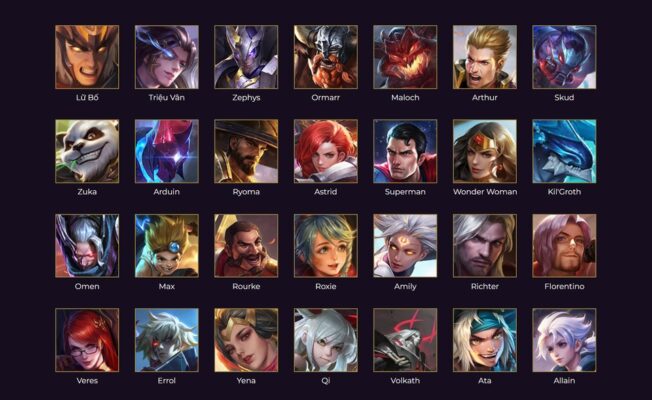Select the hero Lữ Bố
This screenshot has width=652, height=400.
coord(87,57)
